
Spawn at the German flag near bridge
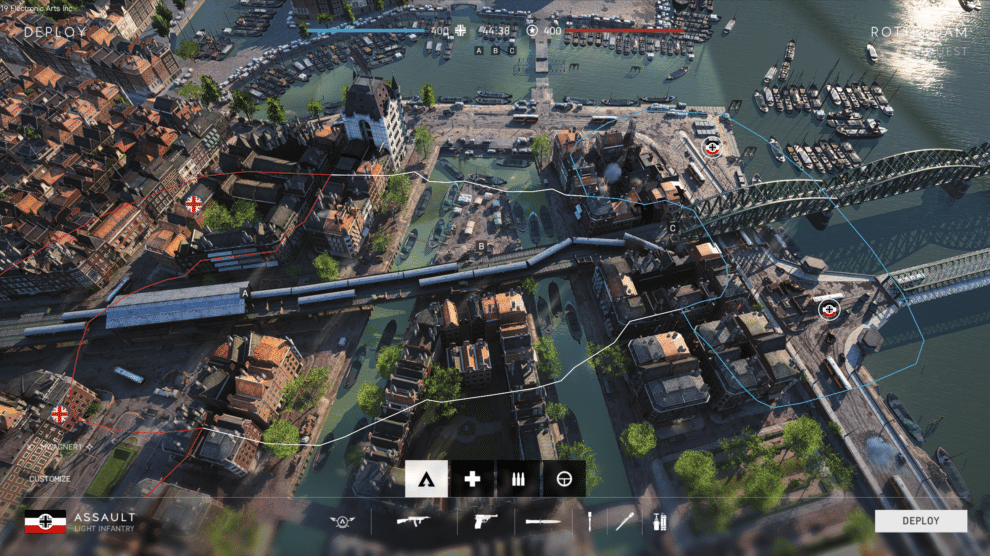pyautogui.click(x=828, y=310)
